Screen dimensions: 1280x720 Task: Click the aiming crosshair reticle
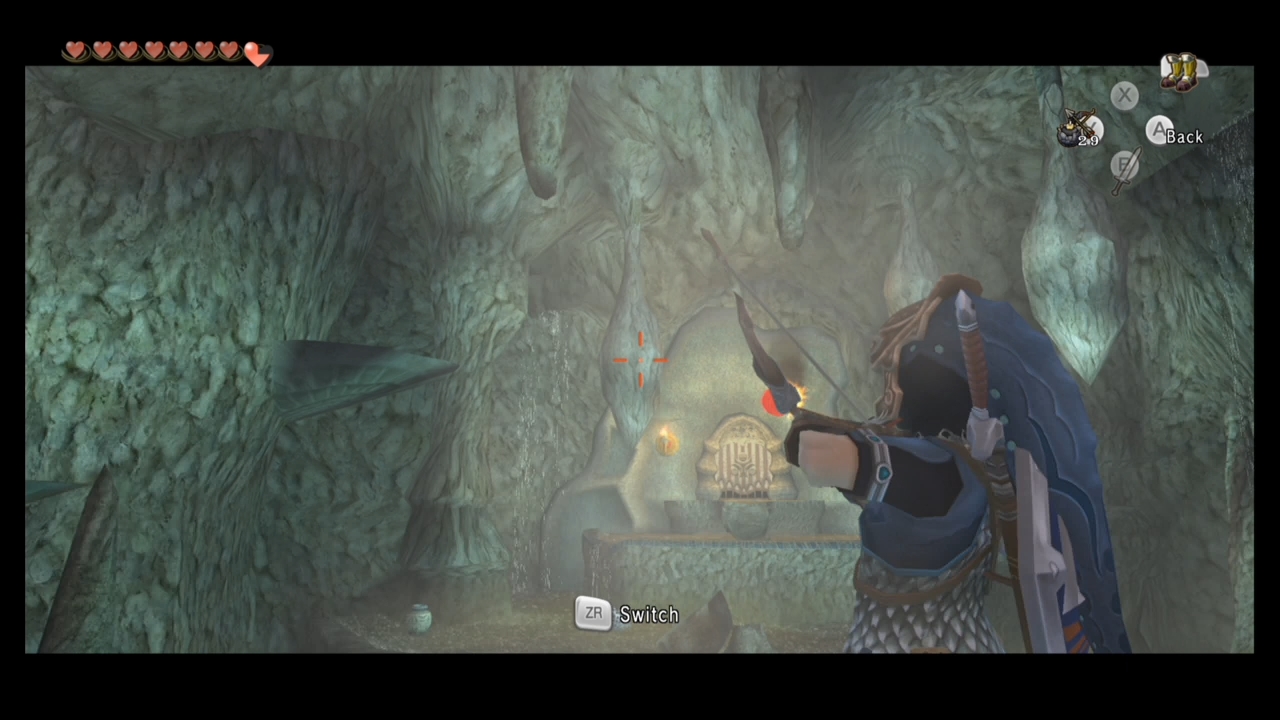tap(640, 360)
